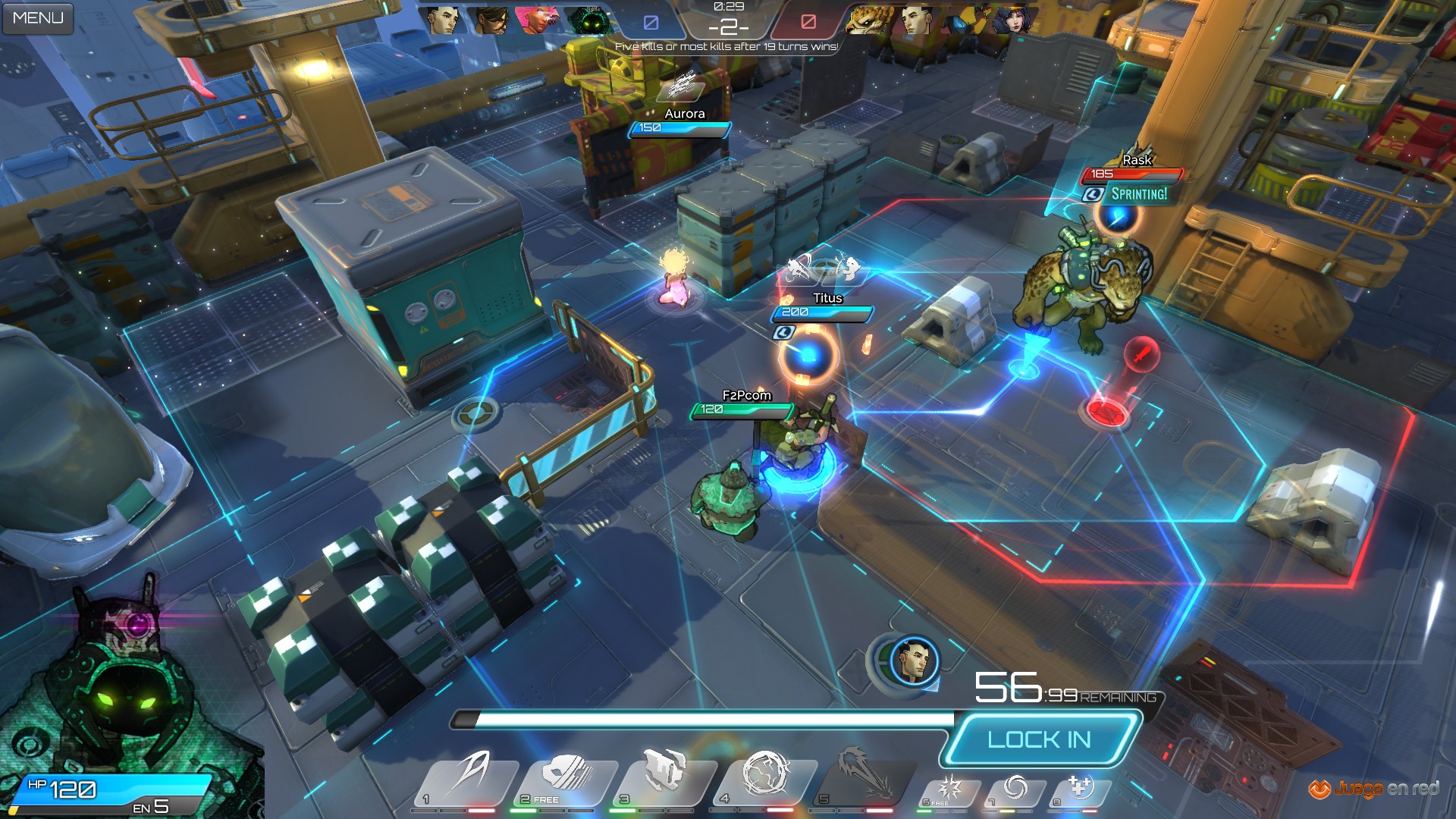The width and height of the screenshot is (1456, 819).
Task: Lock in your turn
Action: 1039,739
